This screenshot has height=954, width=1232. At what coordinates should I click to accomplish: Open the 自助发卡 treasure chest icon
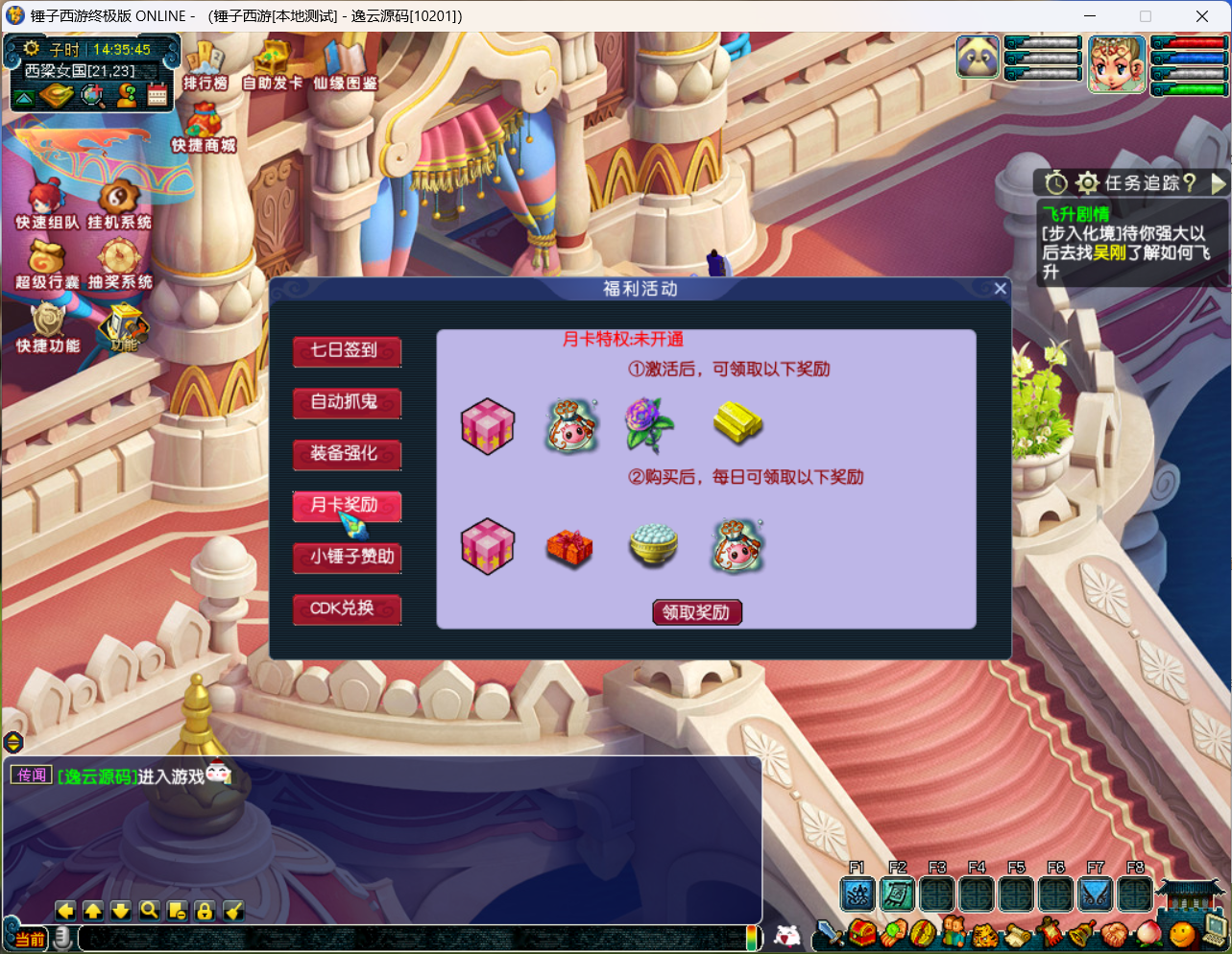click(272, 65)
